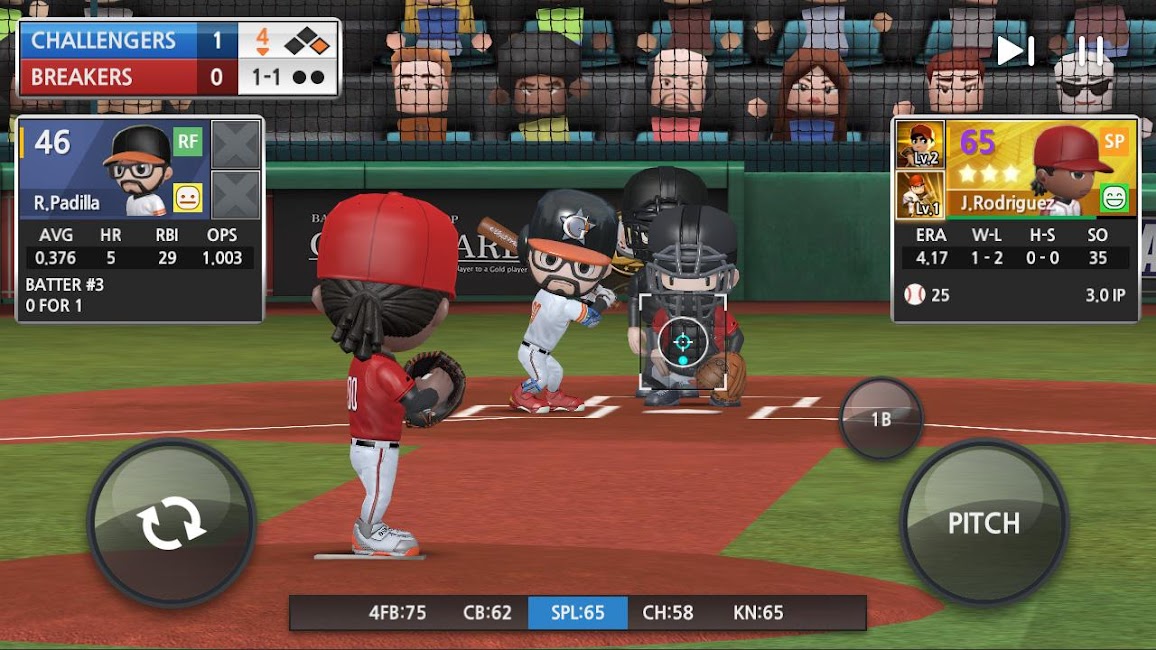This screenshot has height=650, width=1156.
Task: Open batter R.Padilla's player card
Action: (140, 170)
